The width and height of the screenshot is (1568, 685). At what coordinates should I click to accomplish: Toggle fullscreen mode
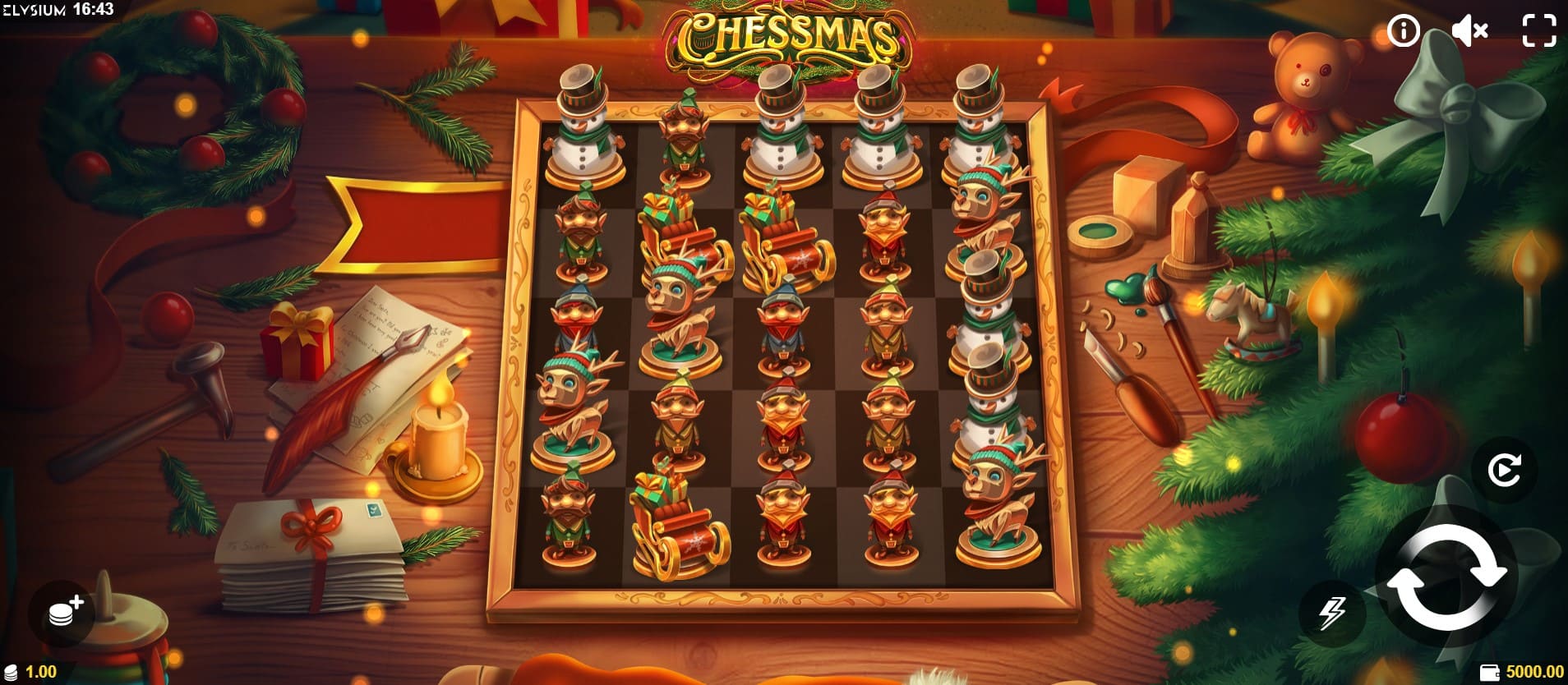(x=1538, y=31)
